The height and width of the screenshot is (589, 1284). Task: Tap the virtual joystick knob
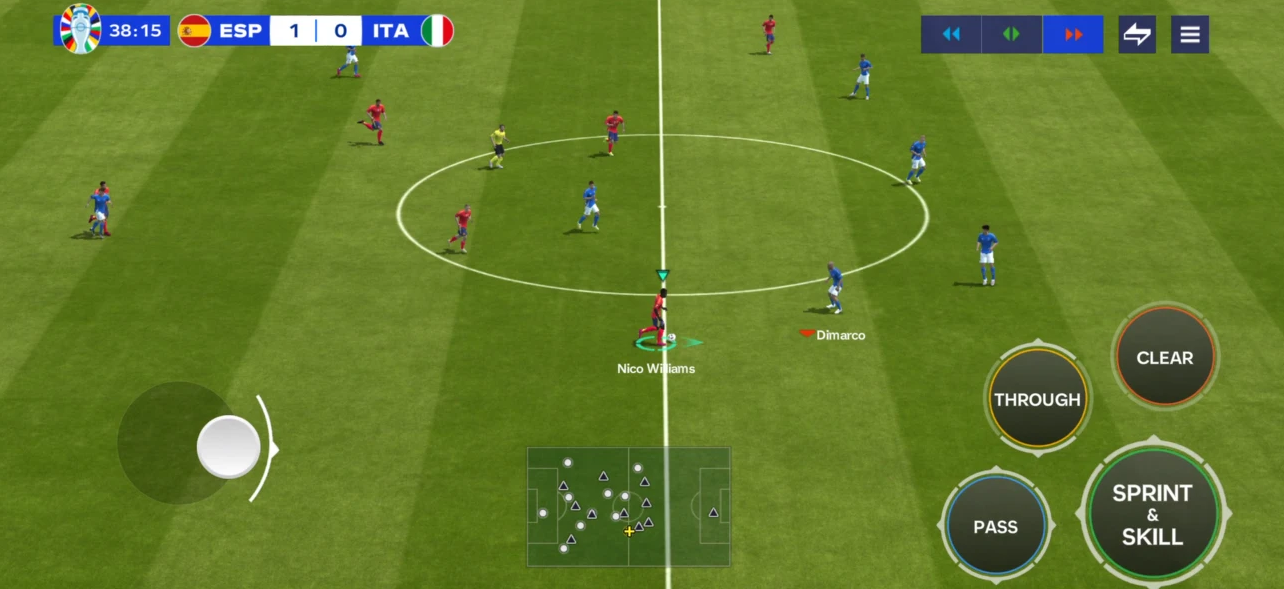pos(229,446)
